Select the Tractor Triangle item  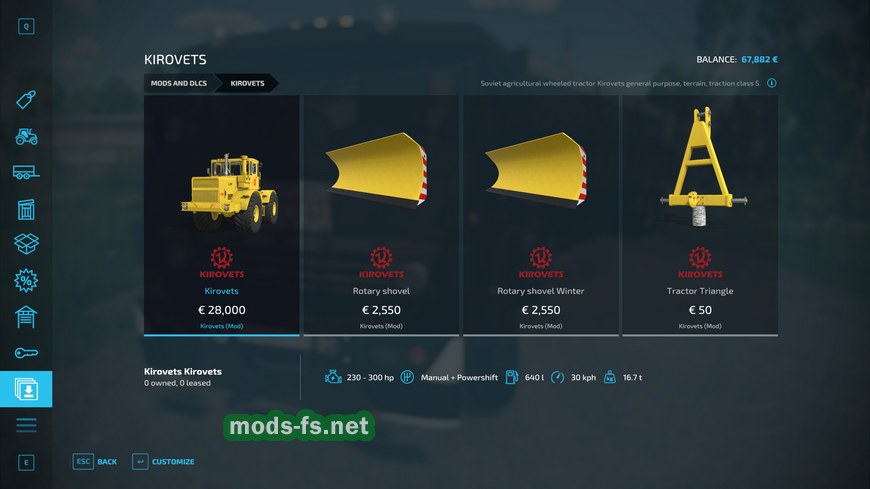click(700, 214)
